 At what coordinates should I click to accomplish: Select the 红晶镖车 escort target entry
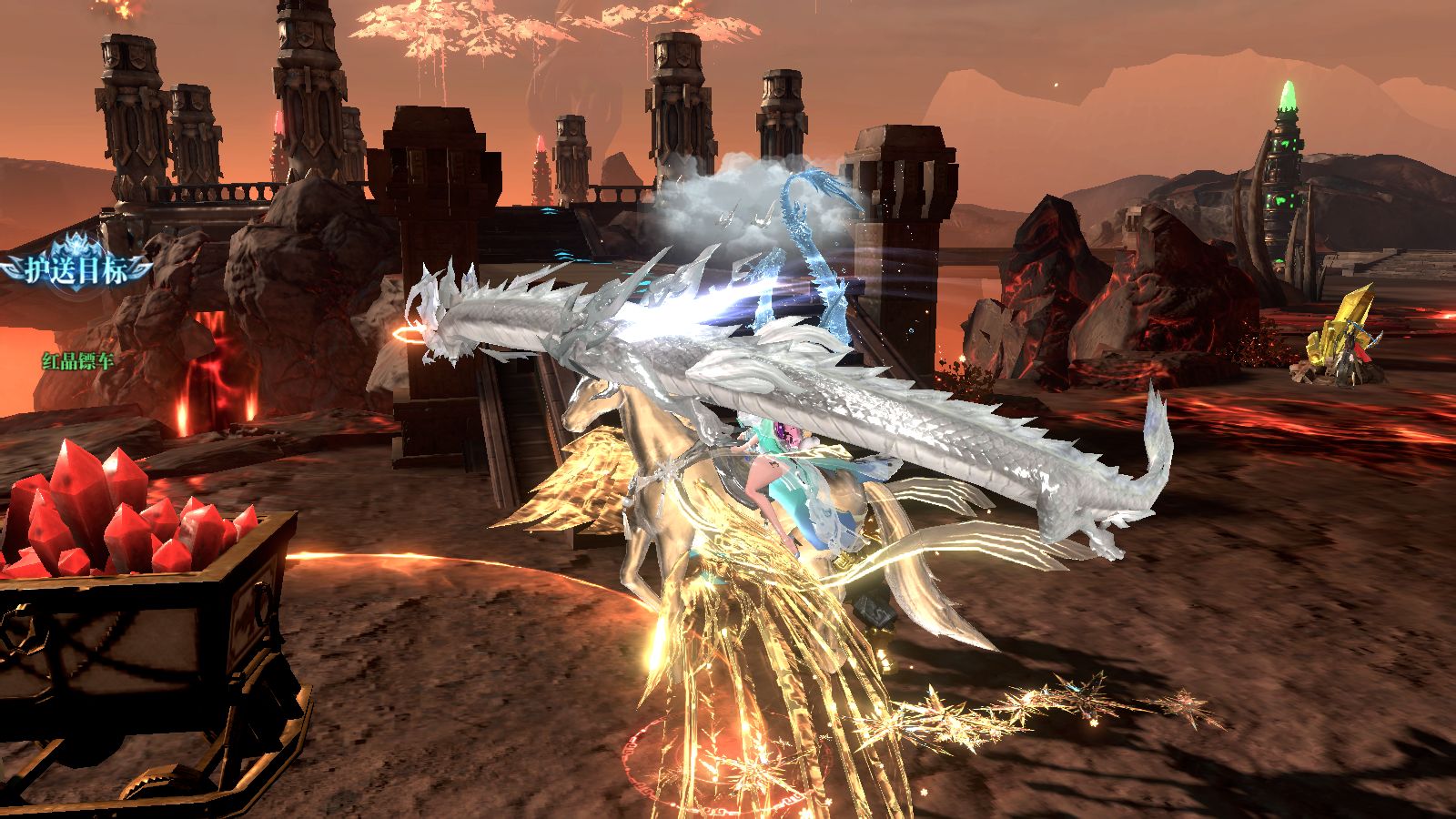pyautogui.click(x=77, y=360)
